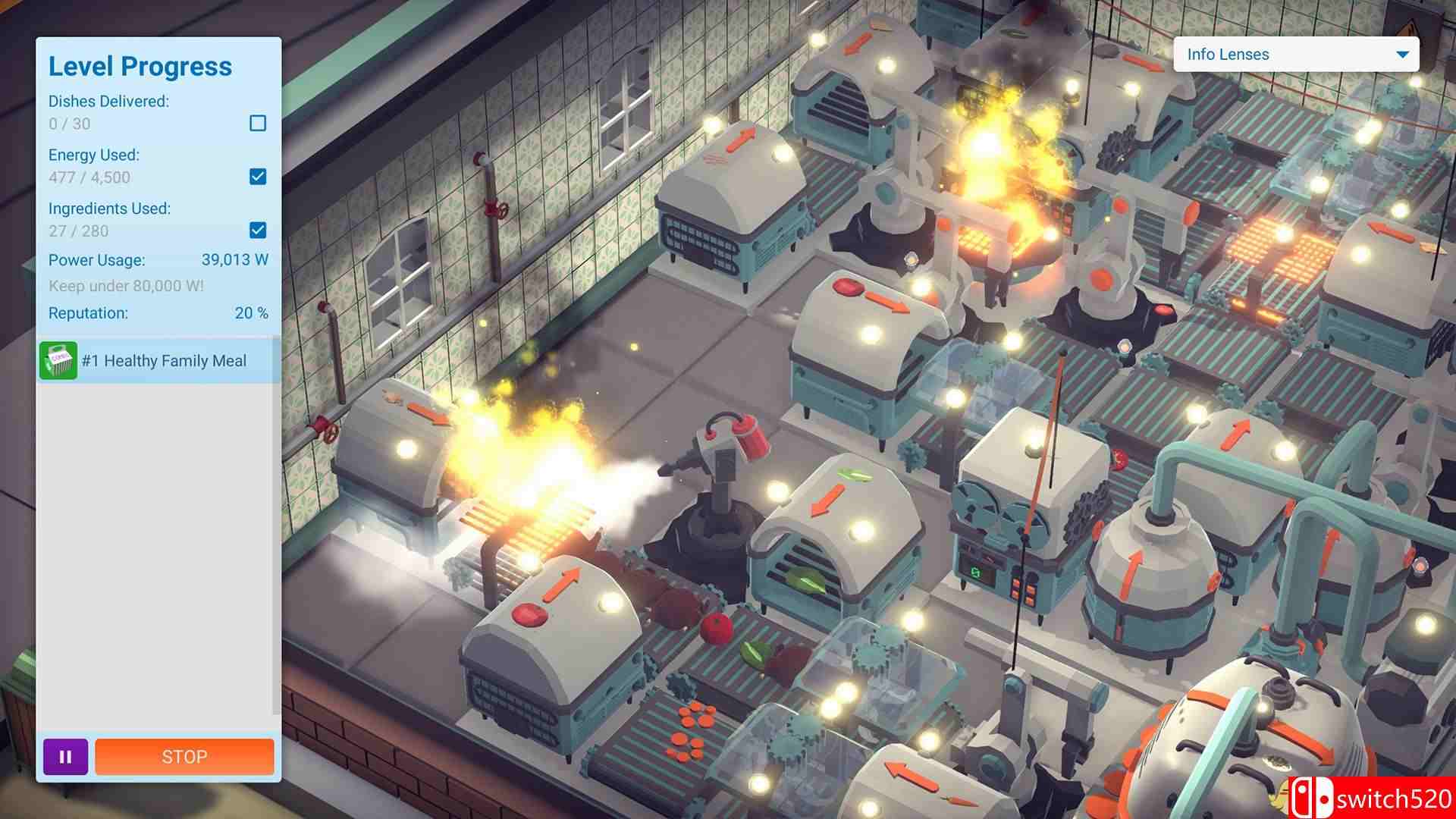
Task: Uncheck the Energy Used checkbox
Action: tap(259, 176)
